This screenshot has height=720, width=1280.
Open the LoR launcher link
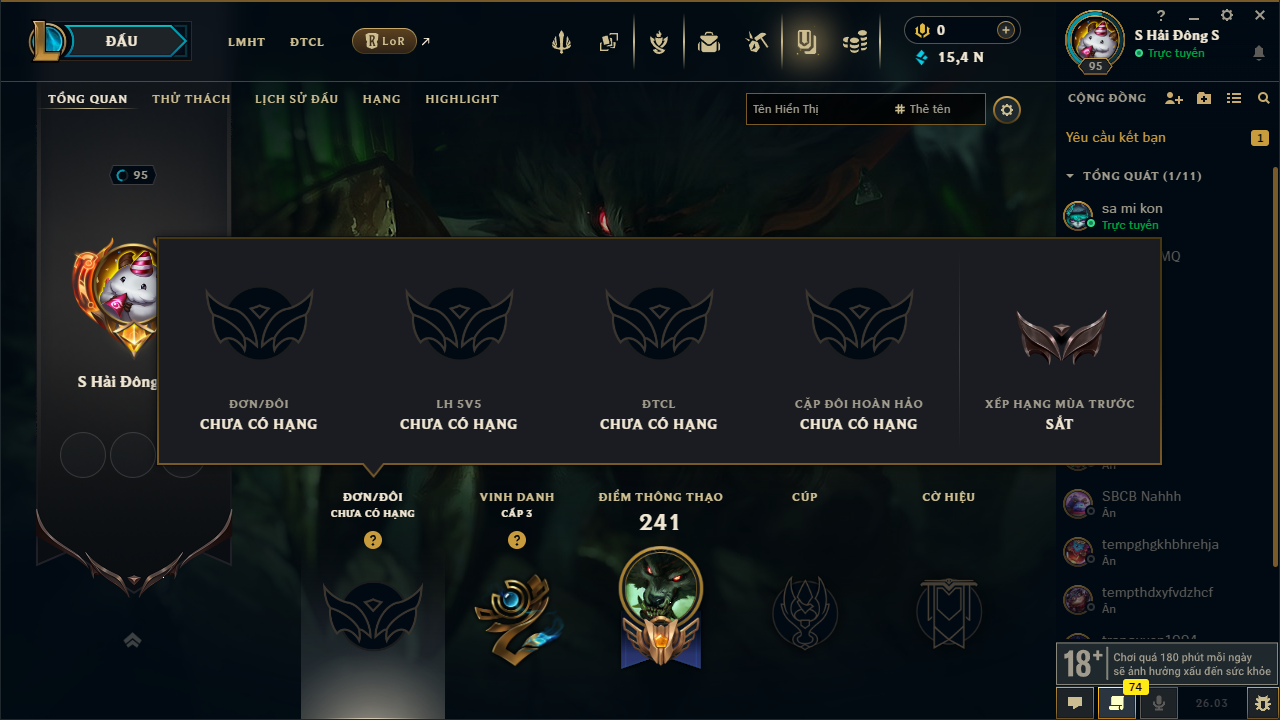click(385, 41)
